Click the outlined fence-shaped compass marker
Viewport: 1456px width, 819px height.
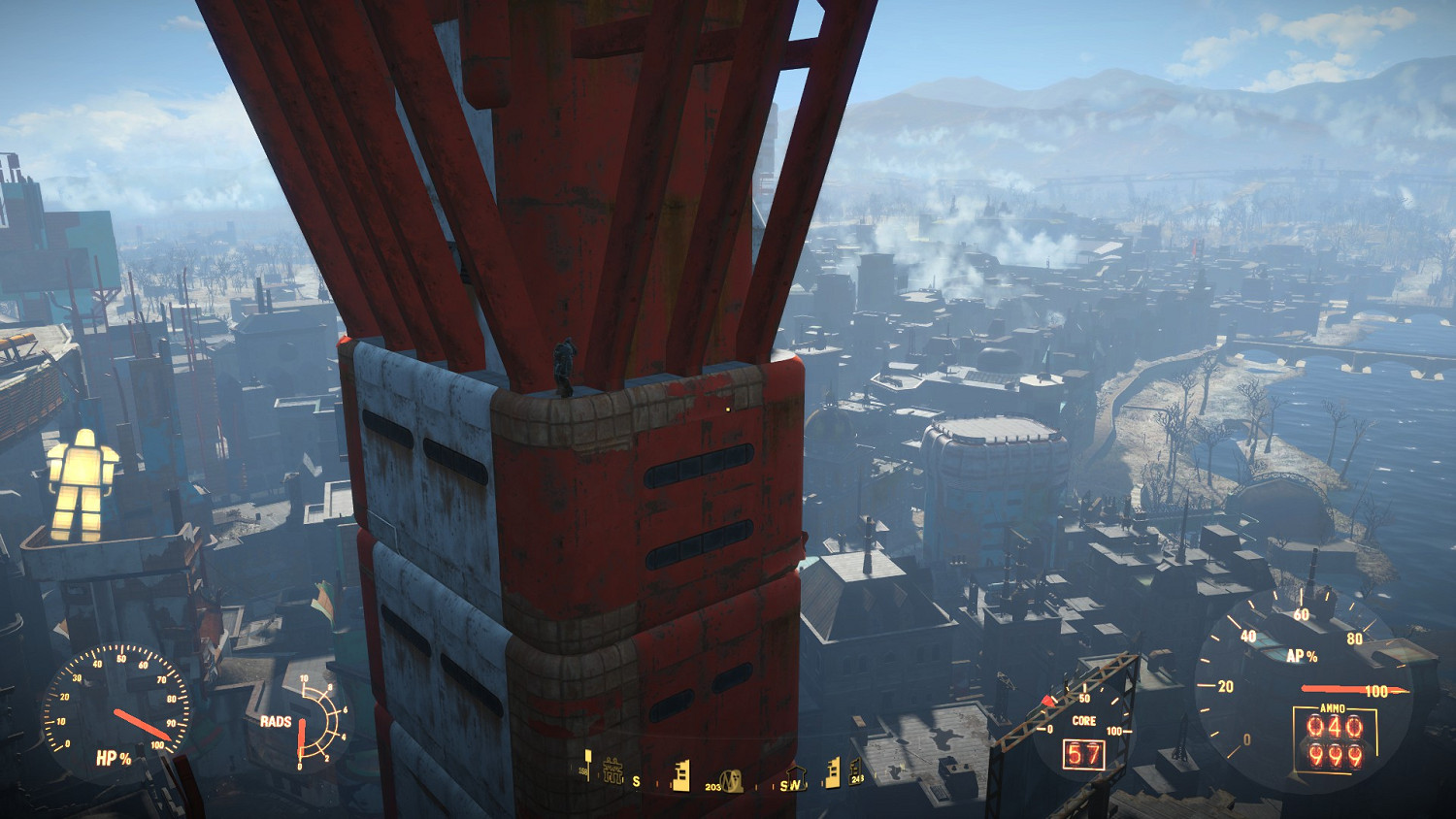(612, 770)
